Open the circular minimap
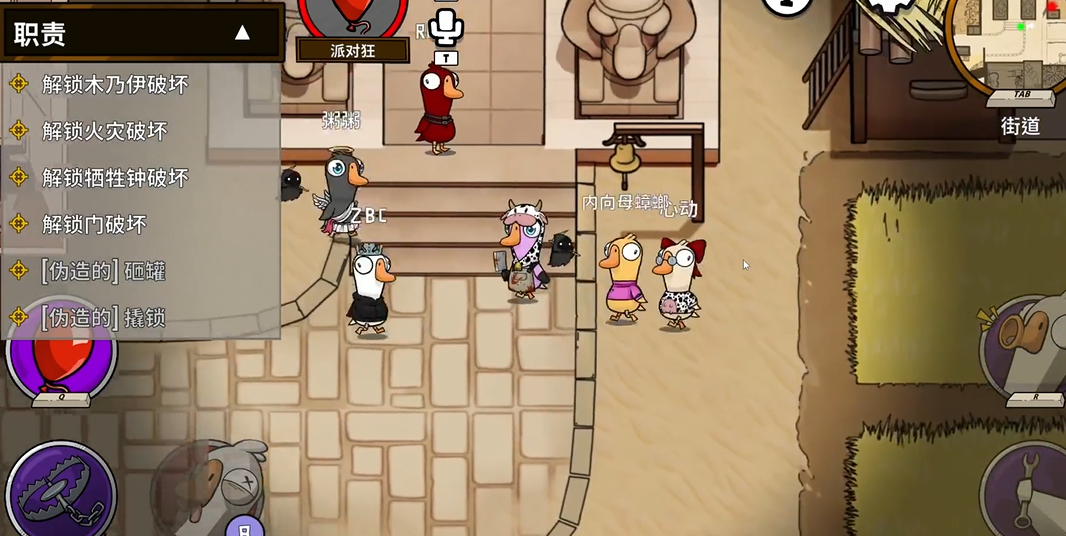The width and height of the screenshot is (1066, 536). [x=1010, y=45]
